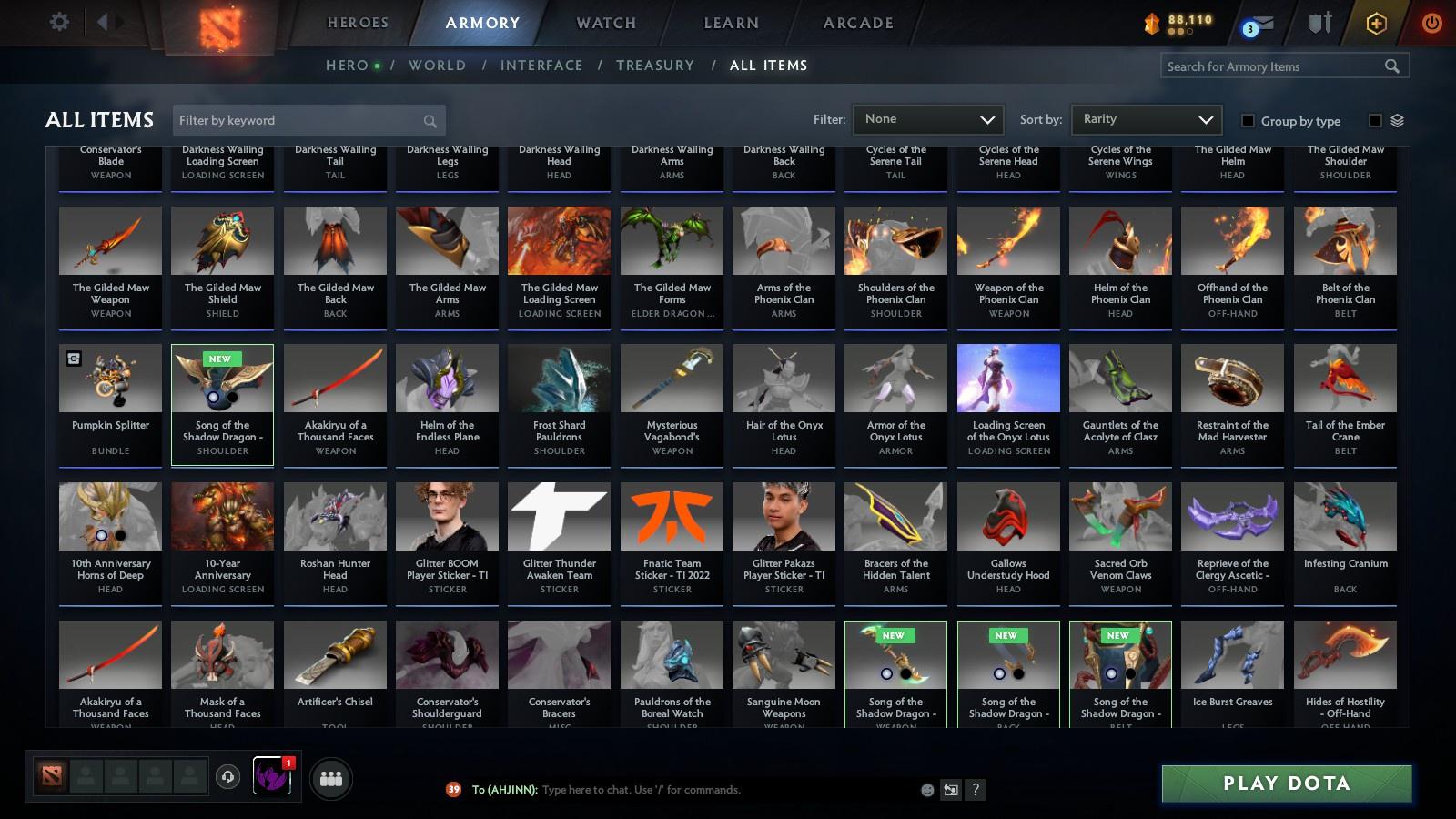
Task: Open the friends list people icon
Action: tap(331, 779)
